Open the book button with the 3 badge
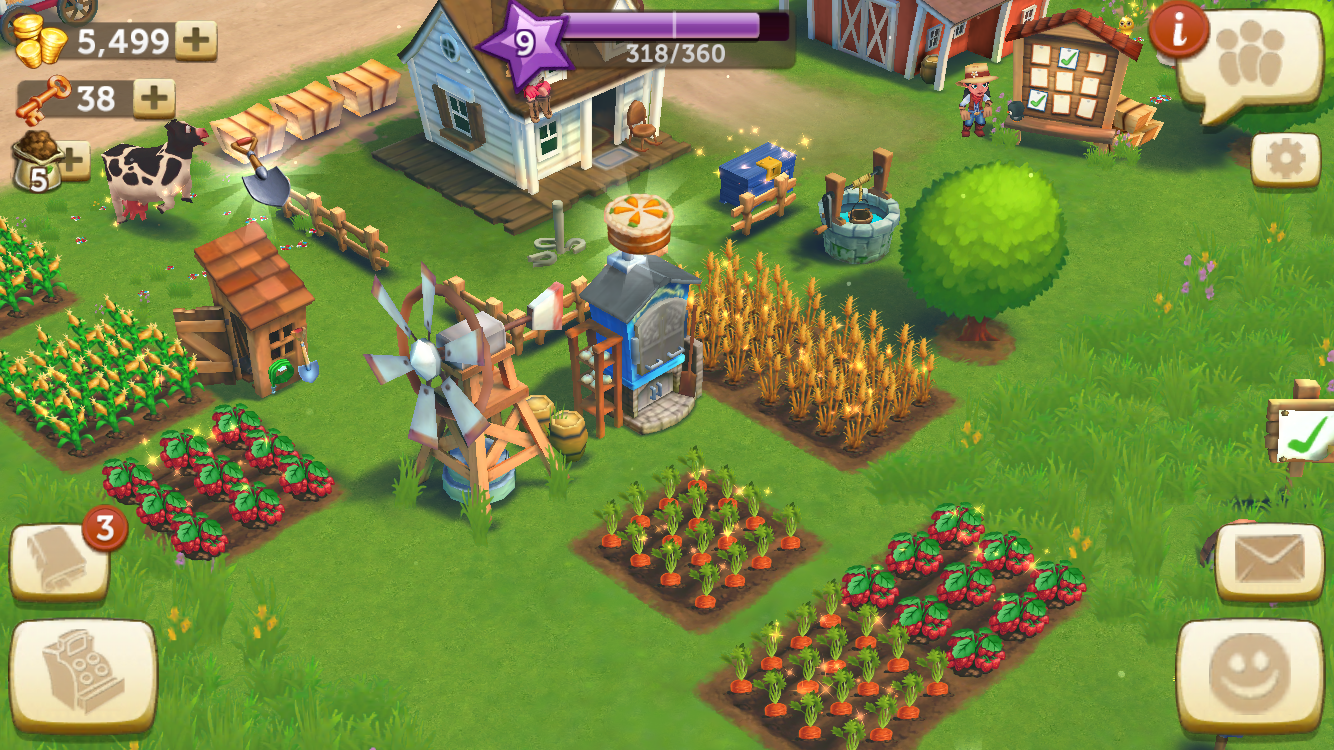Viewport: 1334px width, 750px height. 59,562
